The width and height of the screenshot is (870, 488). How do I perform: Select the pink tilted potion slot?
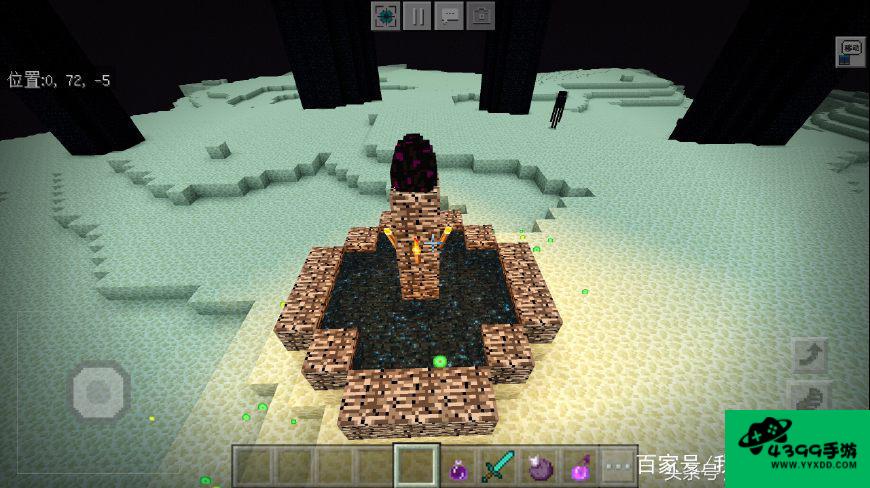point(578,466)
